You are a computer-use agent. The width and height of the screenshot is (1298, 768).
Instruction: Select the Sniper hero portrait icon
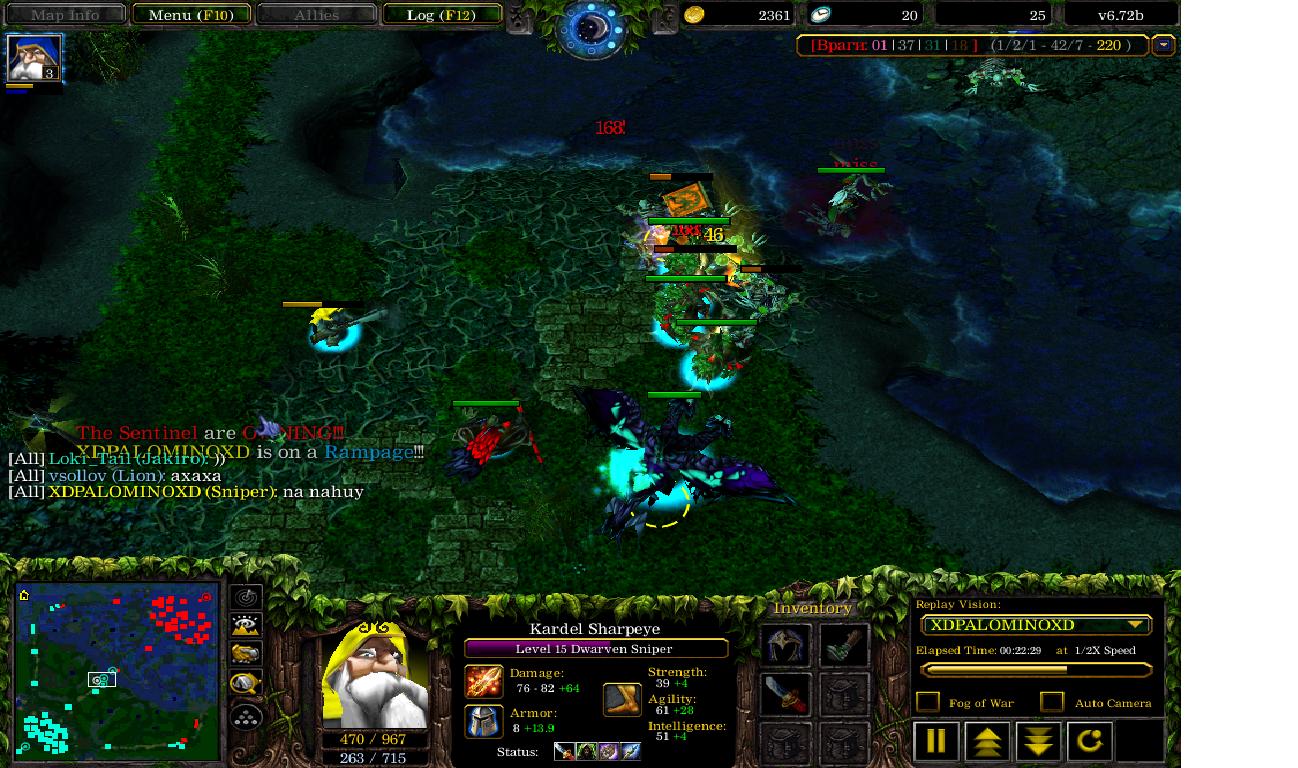click(x=35, y=57)
